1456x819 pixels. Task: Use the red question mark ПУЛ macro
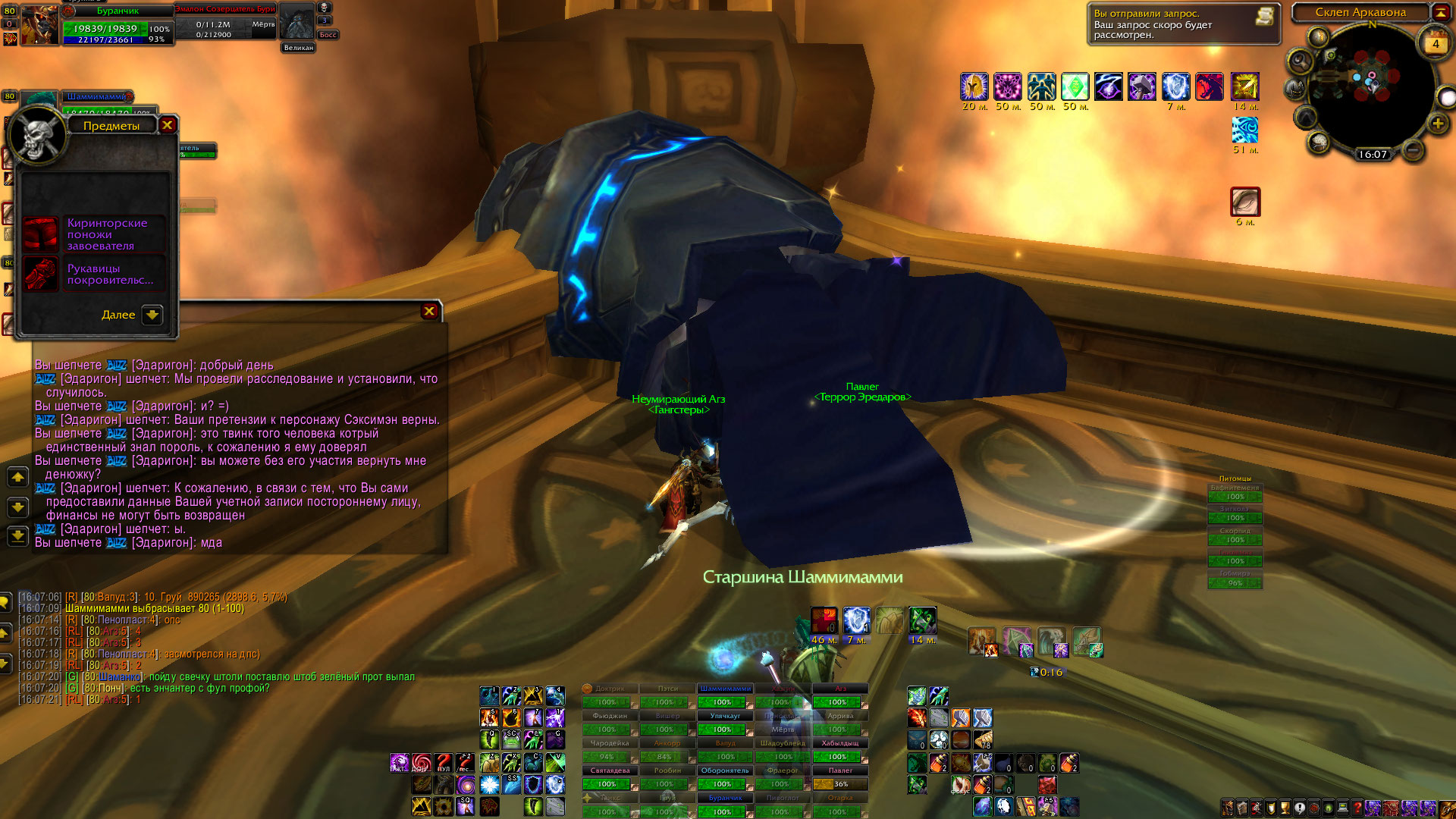click(x=444, y=762)
